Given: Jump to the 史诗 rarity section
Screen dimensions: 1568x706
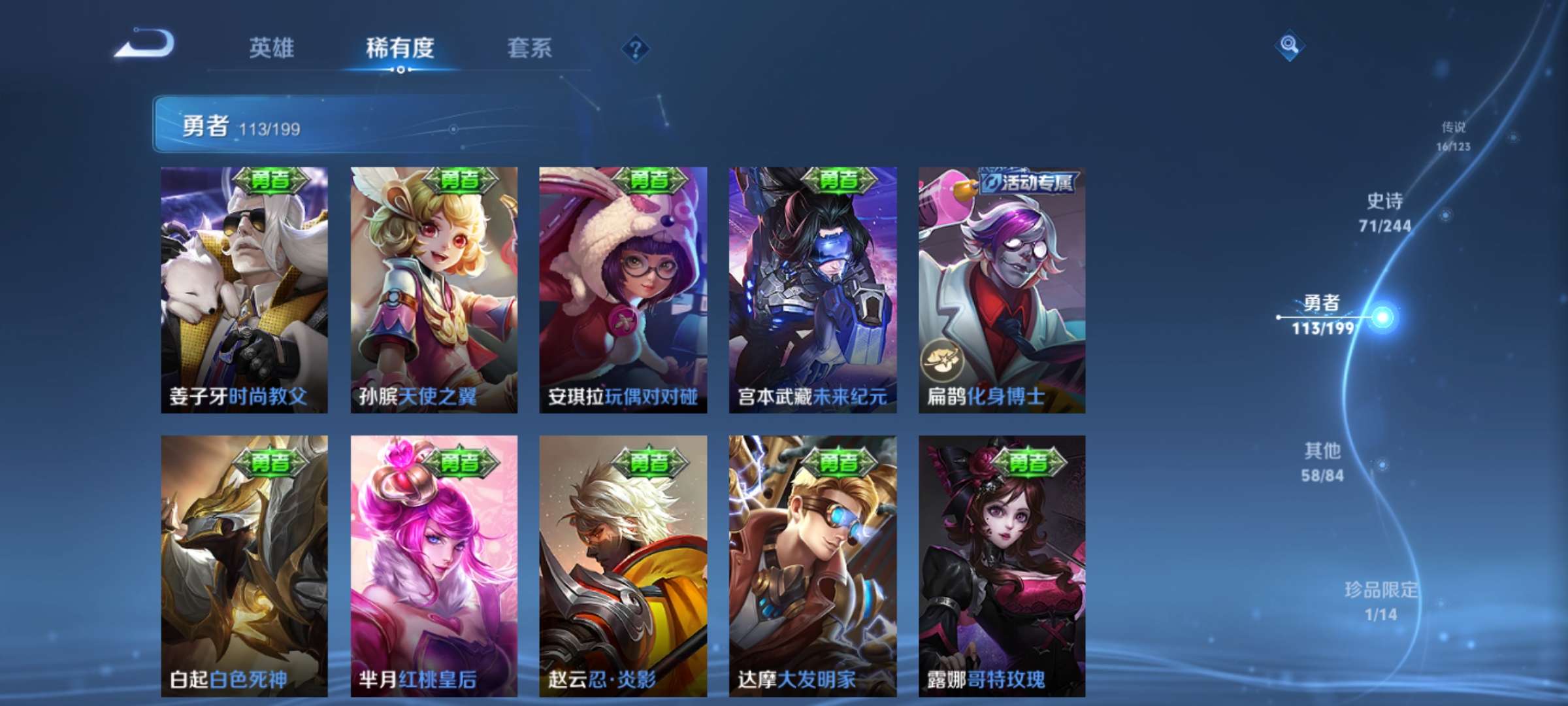Looking at the screenshot, I should coord(1384,212).
